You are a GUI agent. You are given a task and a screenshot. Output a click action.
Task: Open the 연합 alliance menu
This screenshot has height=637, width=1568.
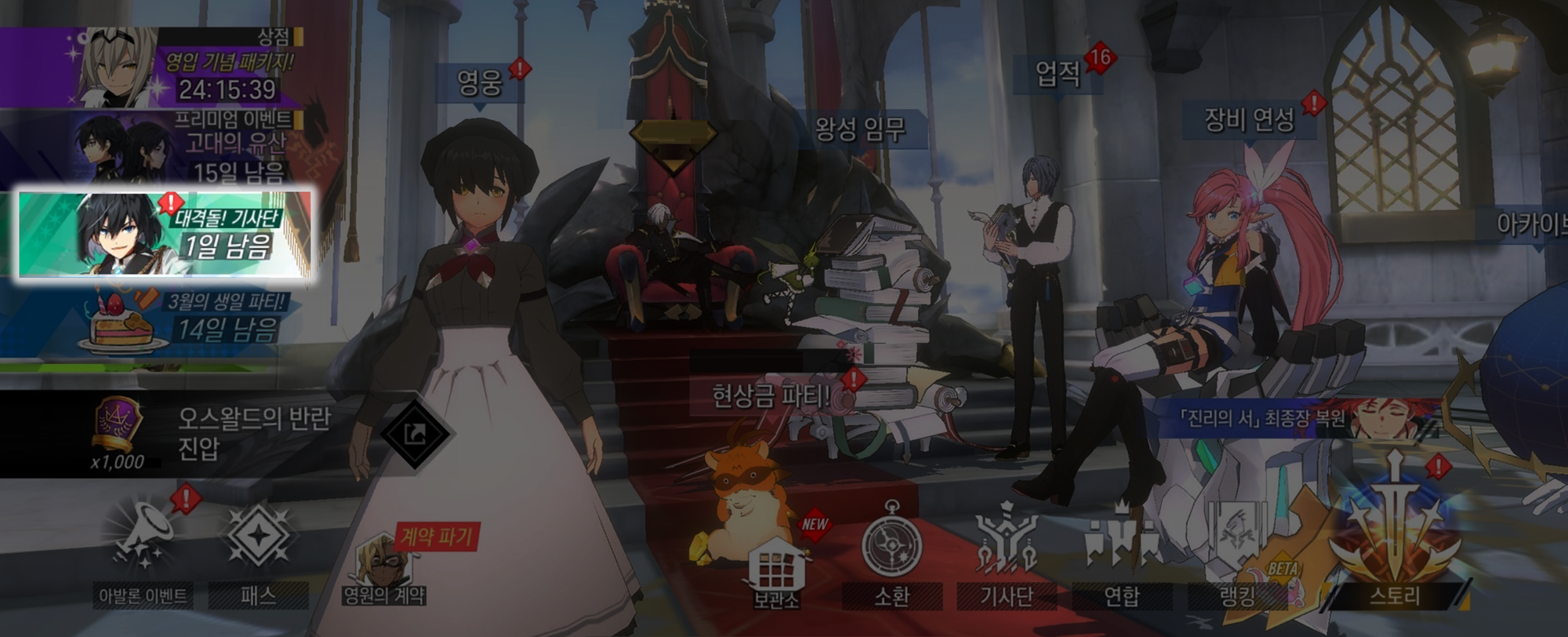click(x=1122, y=553)
